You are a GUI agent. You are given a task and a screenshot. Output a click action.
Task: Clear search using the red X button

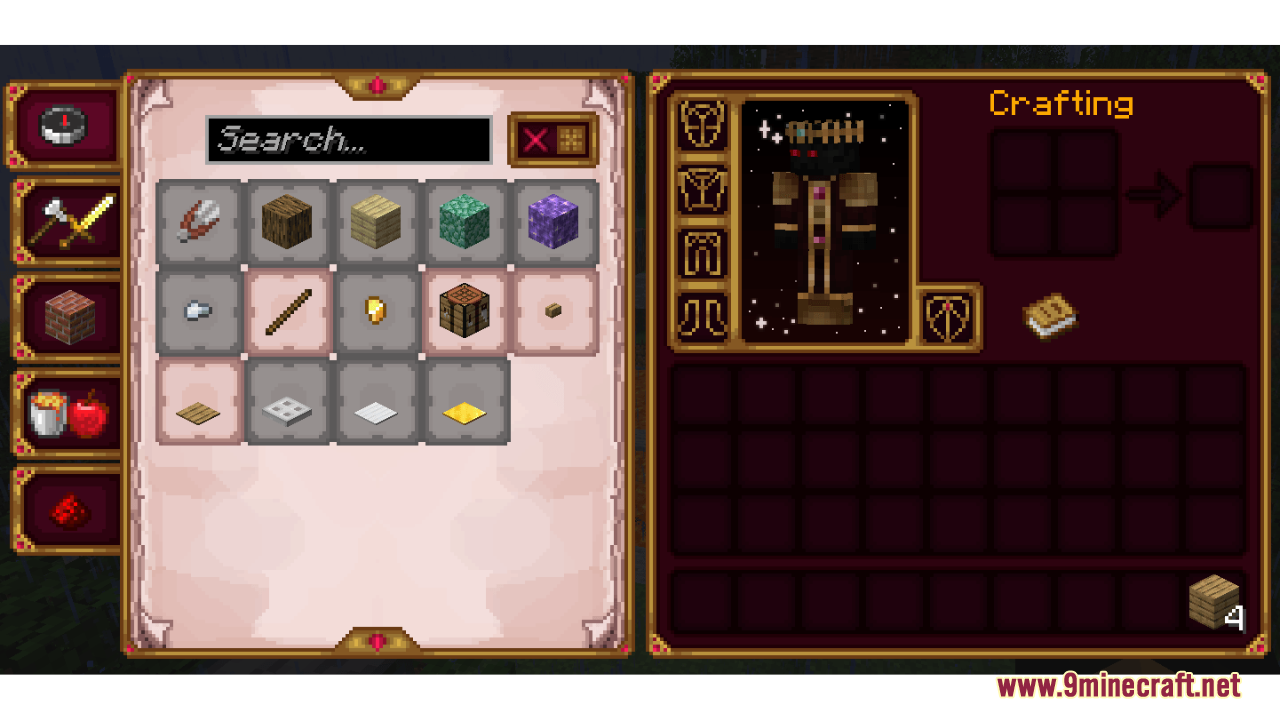pyautogui.click(x=533, y=139)
